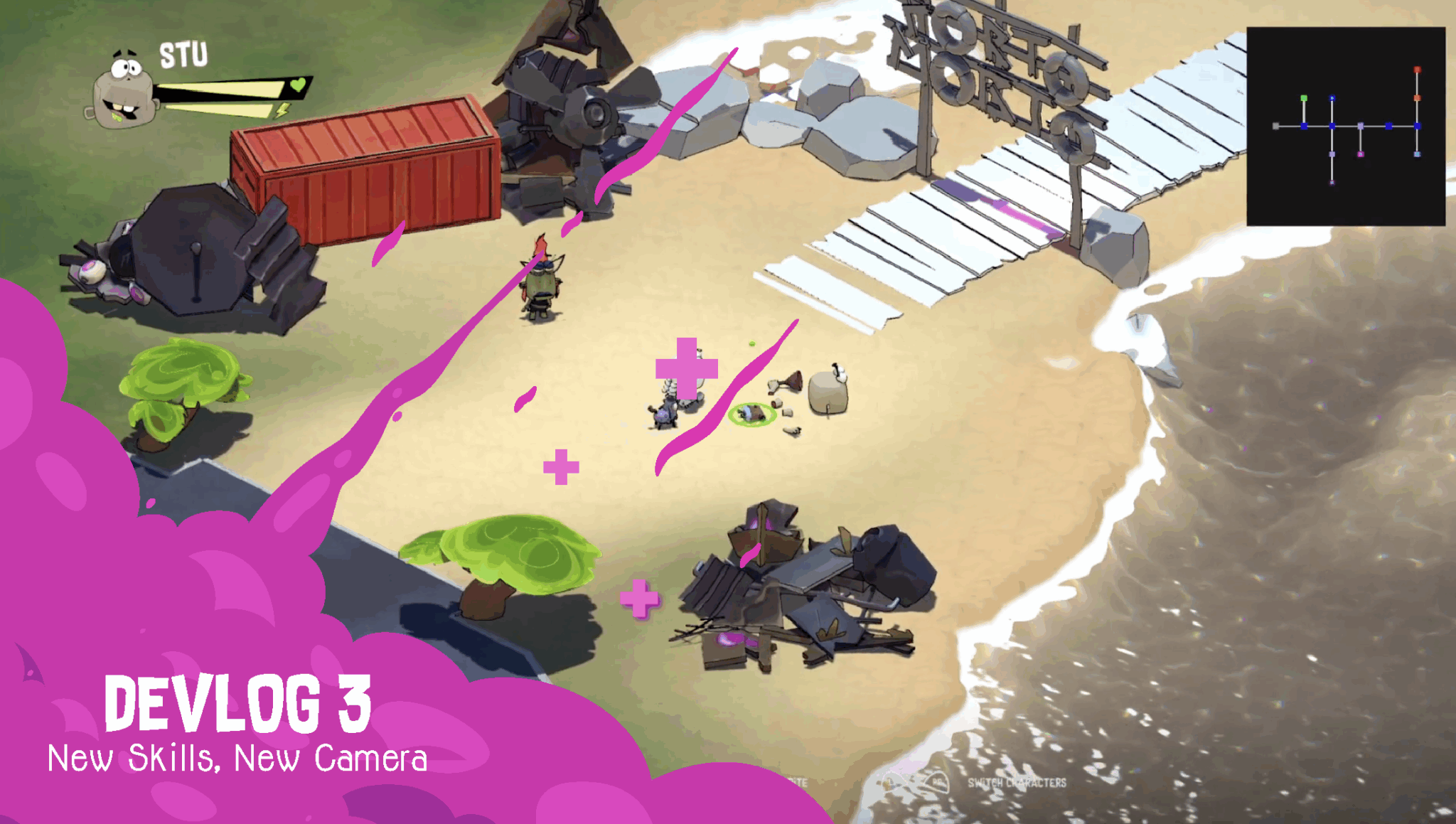Select the green skill node on the minimap
Screen dimensions: 1456x824
[x=1304, y=98]
